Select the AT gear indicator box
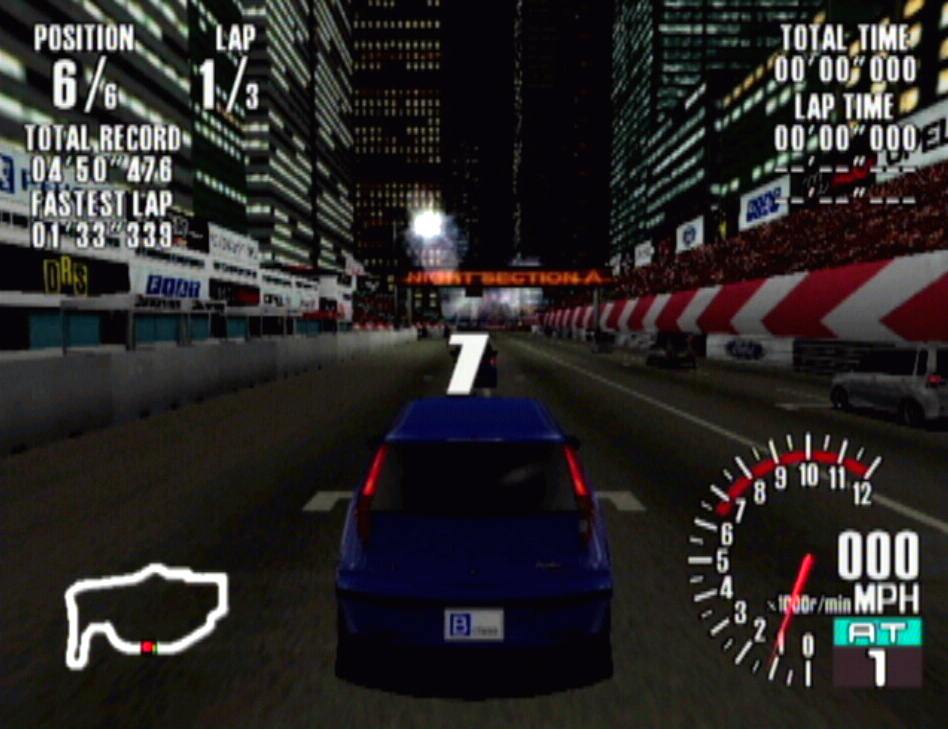 (877, 652)
